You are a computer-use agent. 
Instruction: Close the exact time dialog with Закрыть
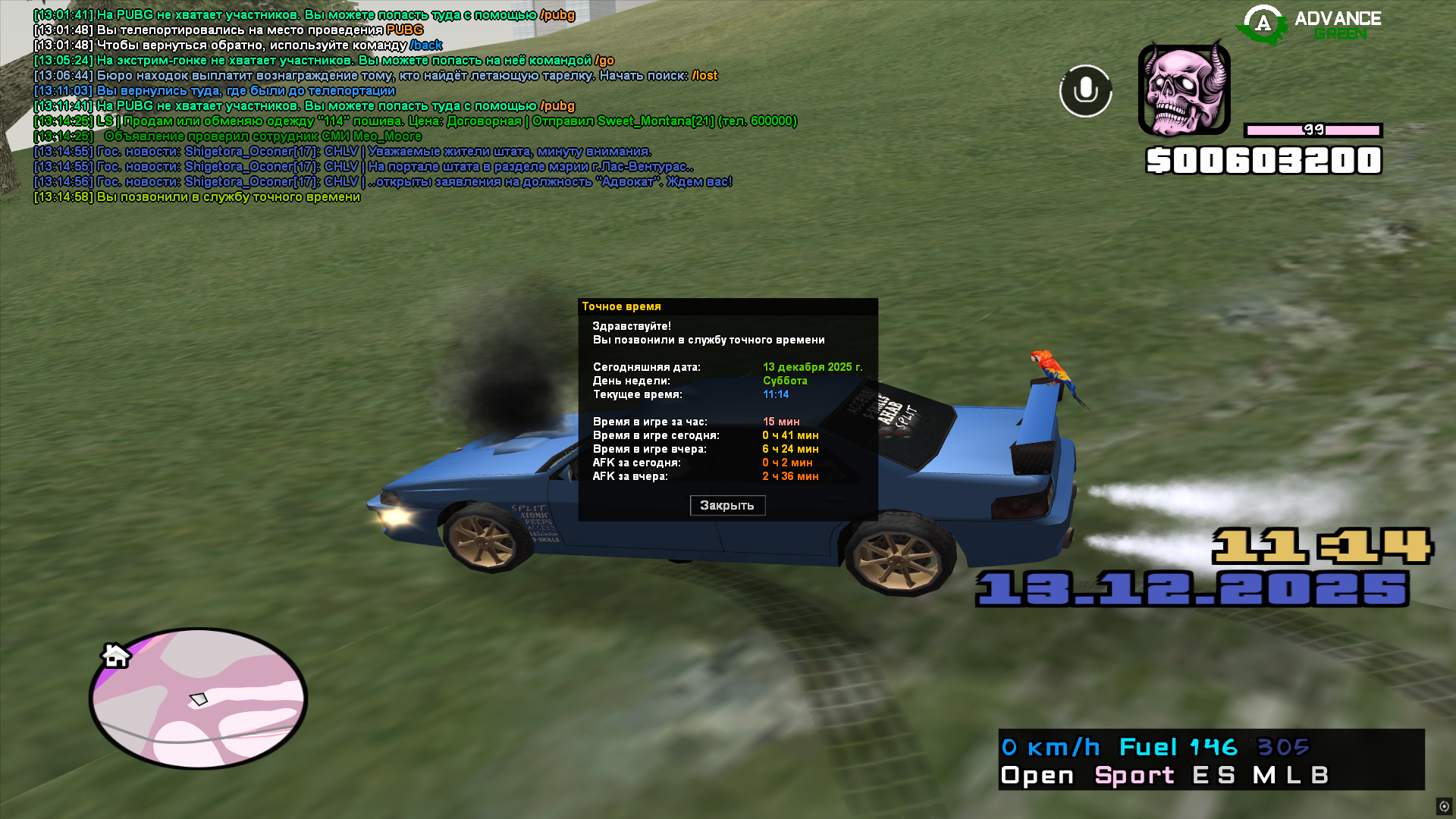coord(726,505)
